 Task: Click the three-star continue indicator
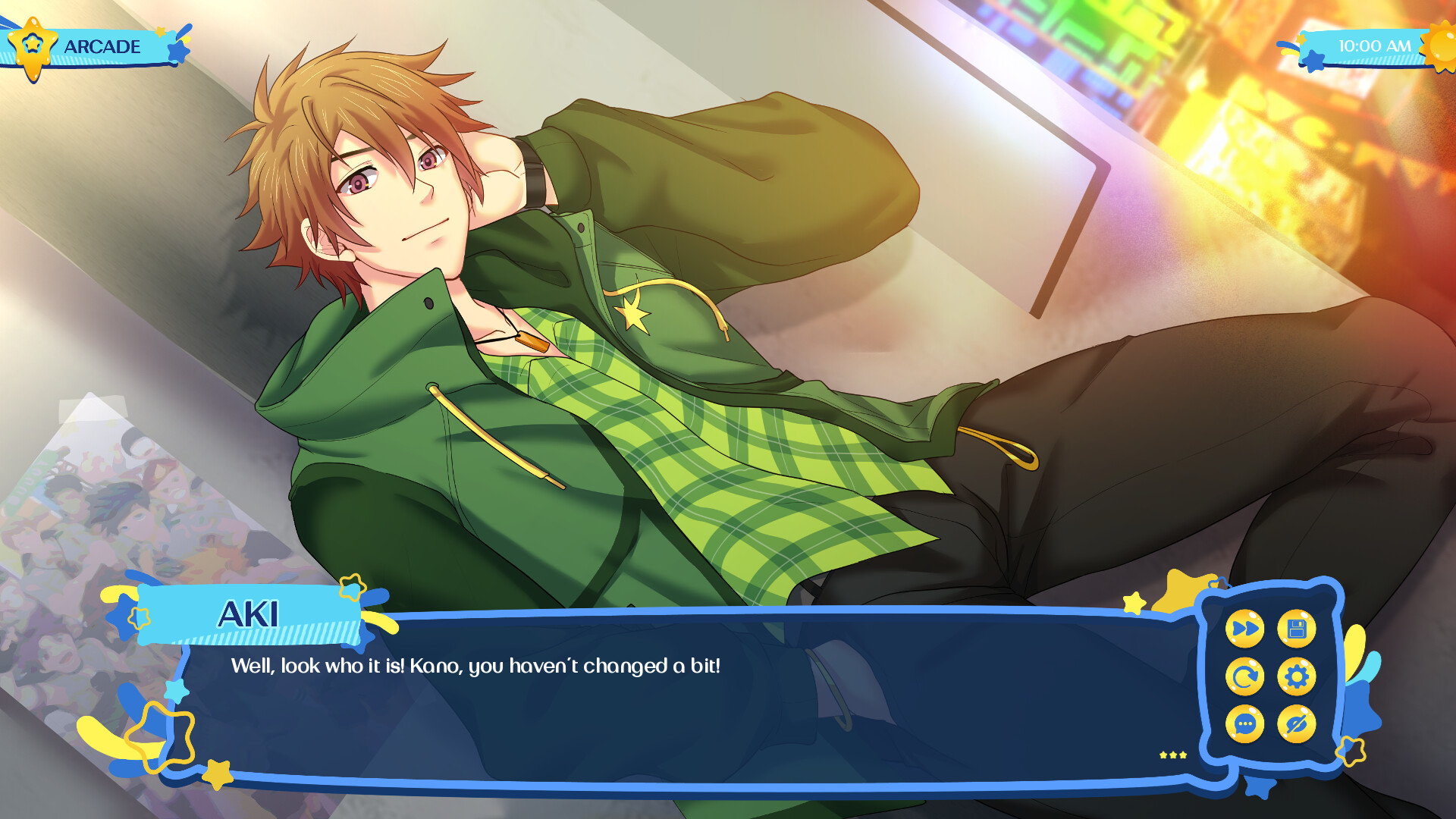(1171, 755)
